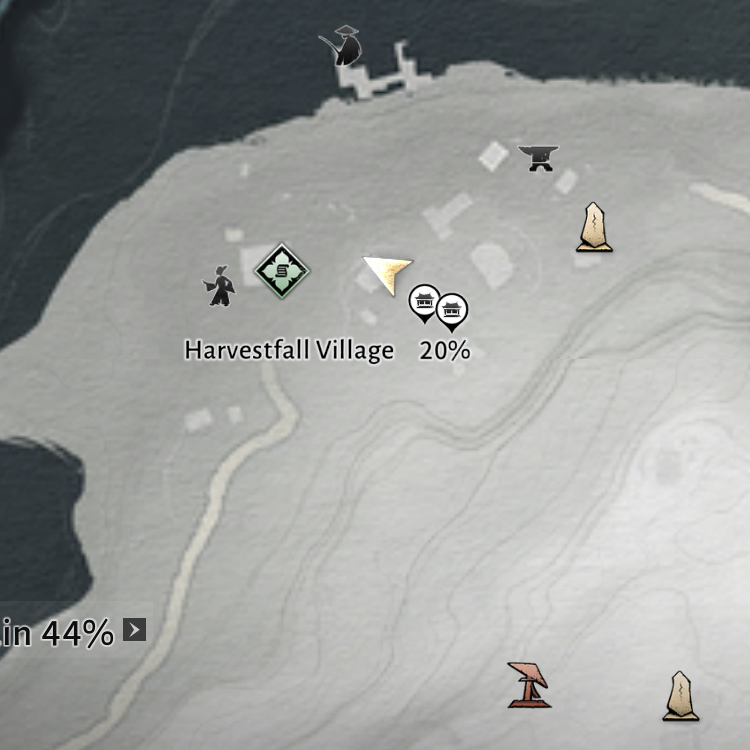This screenshot has width=750, height=750.
Task: Click the player's yellow arrow position marker
Action: (x=387, y=273)
